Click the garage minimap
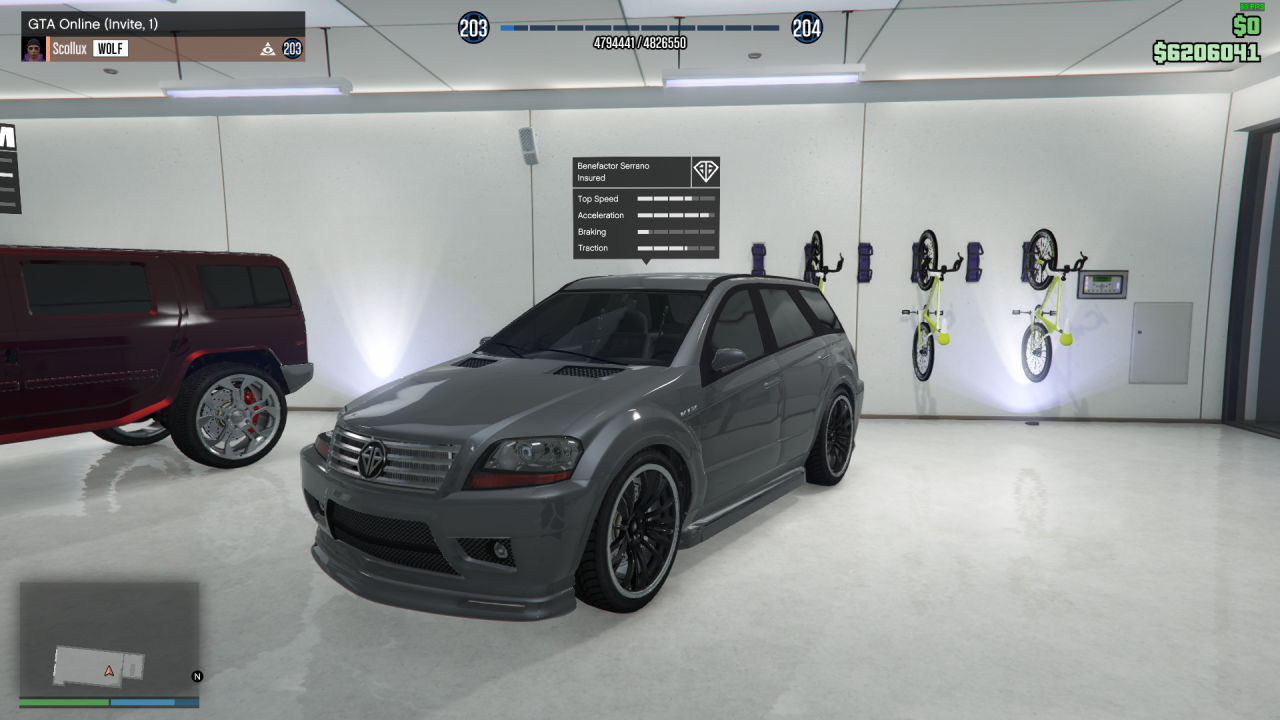The width and height of the screenshot is (1280, 720). [x=109, y=638]
